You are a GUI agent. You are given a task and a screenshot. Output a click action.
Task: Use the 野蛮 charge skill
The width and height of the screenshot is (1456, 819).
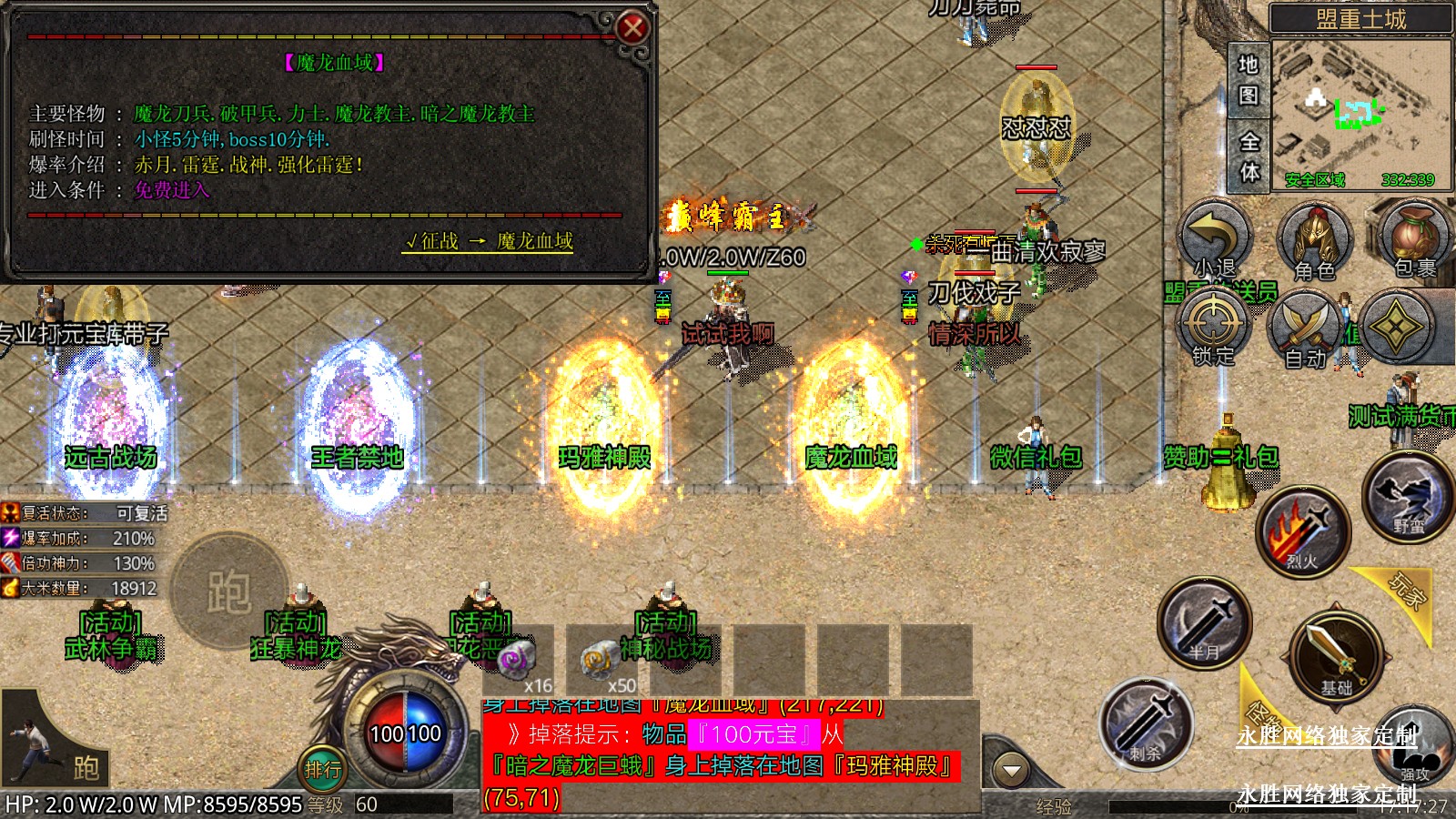(1407, 496)
